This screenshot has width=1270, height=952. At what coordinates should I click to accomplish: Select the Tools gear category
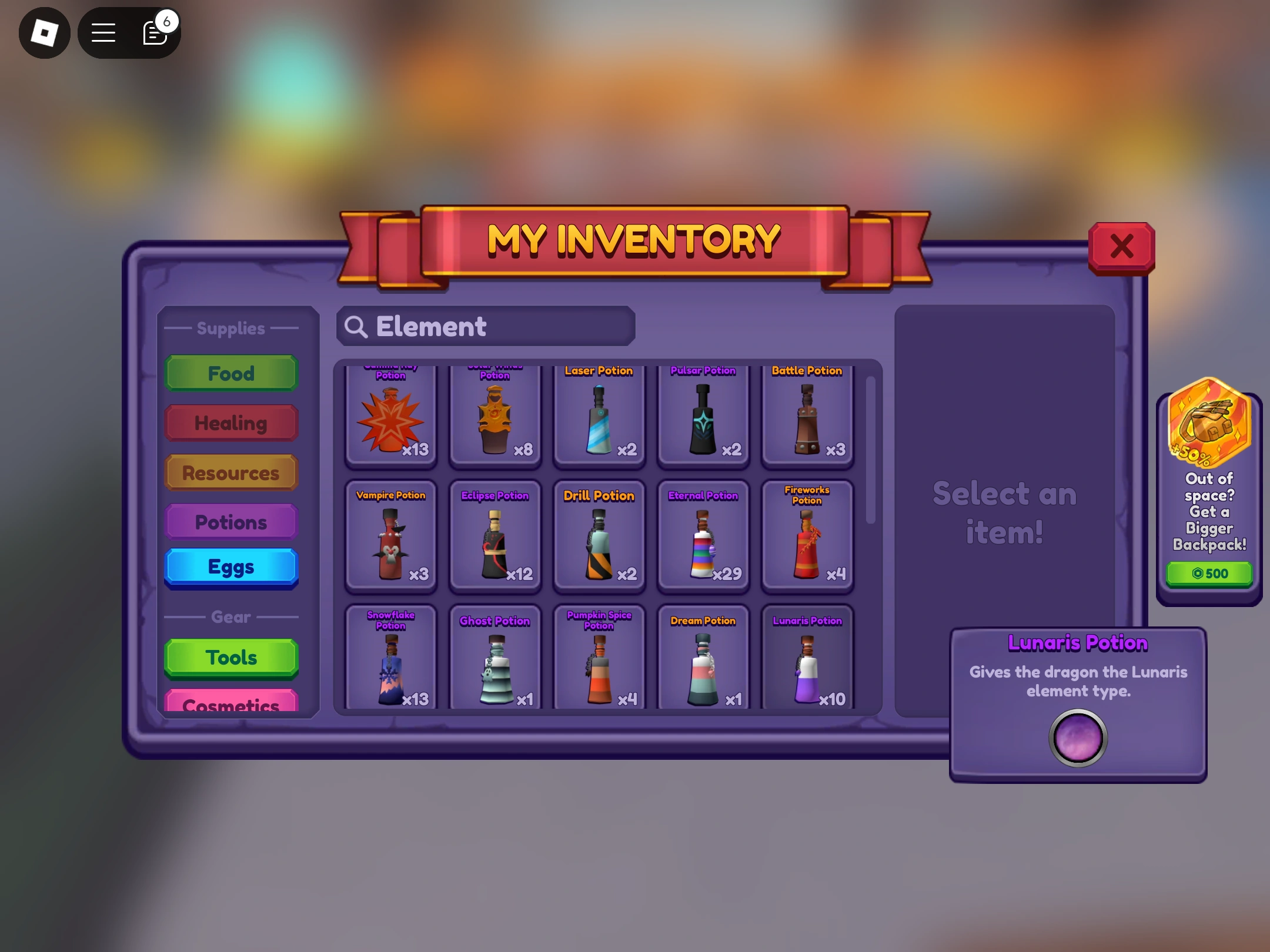[x=231, y=657]
